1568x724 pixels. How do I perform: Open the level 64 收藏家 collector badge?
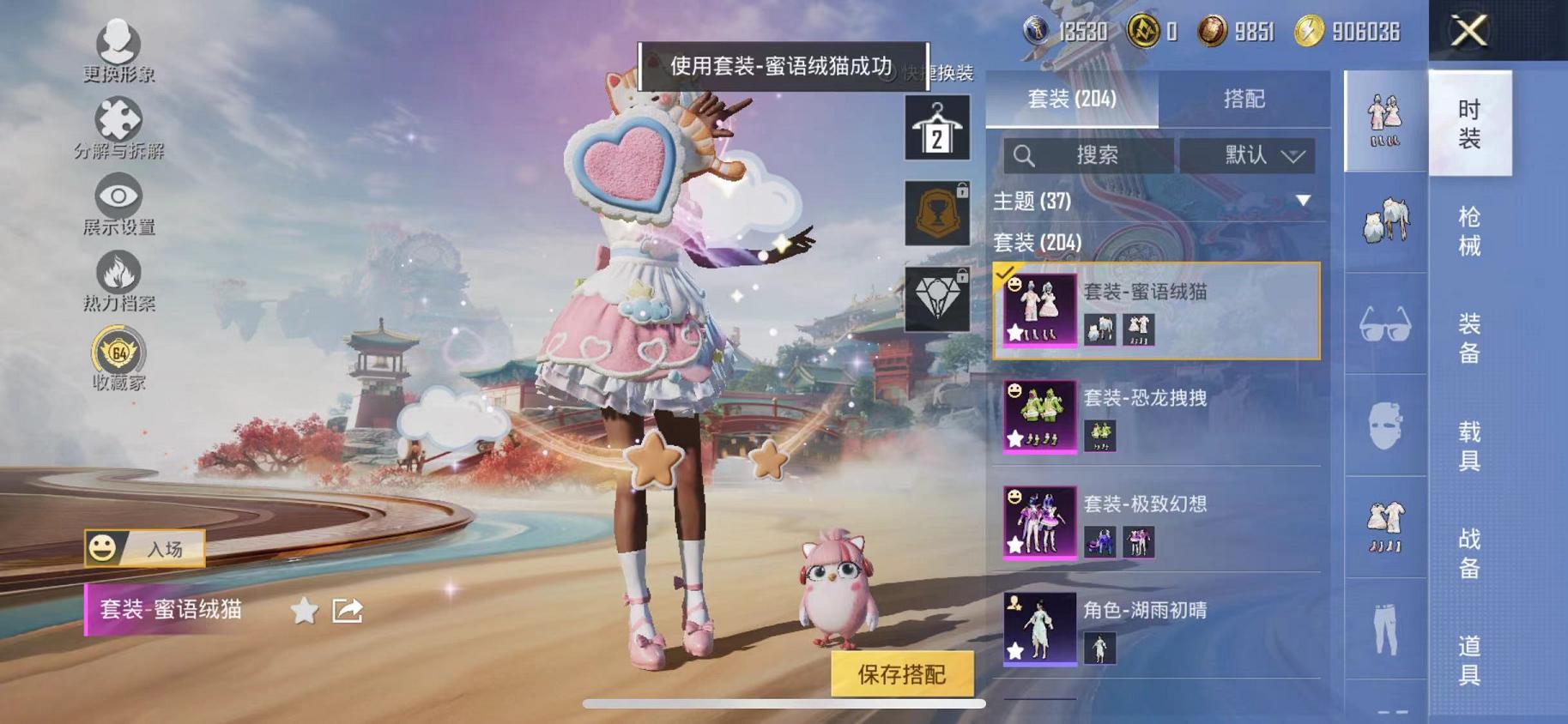tap(118, 353)
